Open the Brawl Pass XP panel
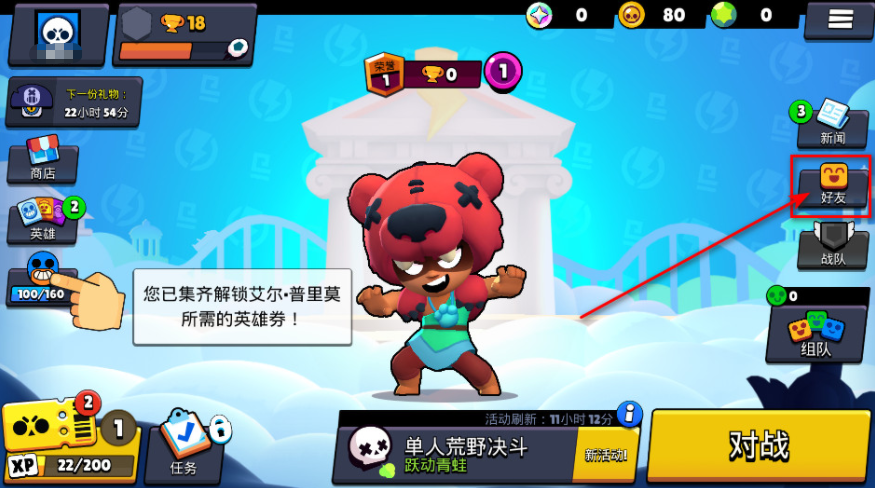The width and height of the screenshot is (875, 488). click(68, 441)
